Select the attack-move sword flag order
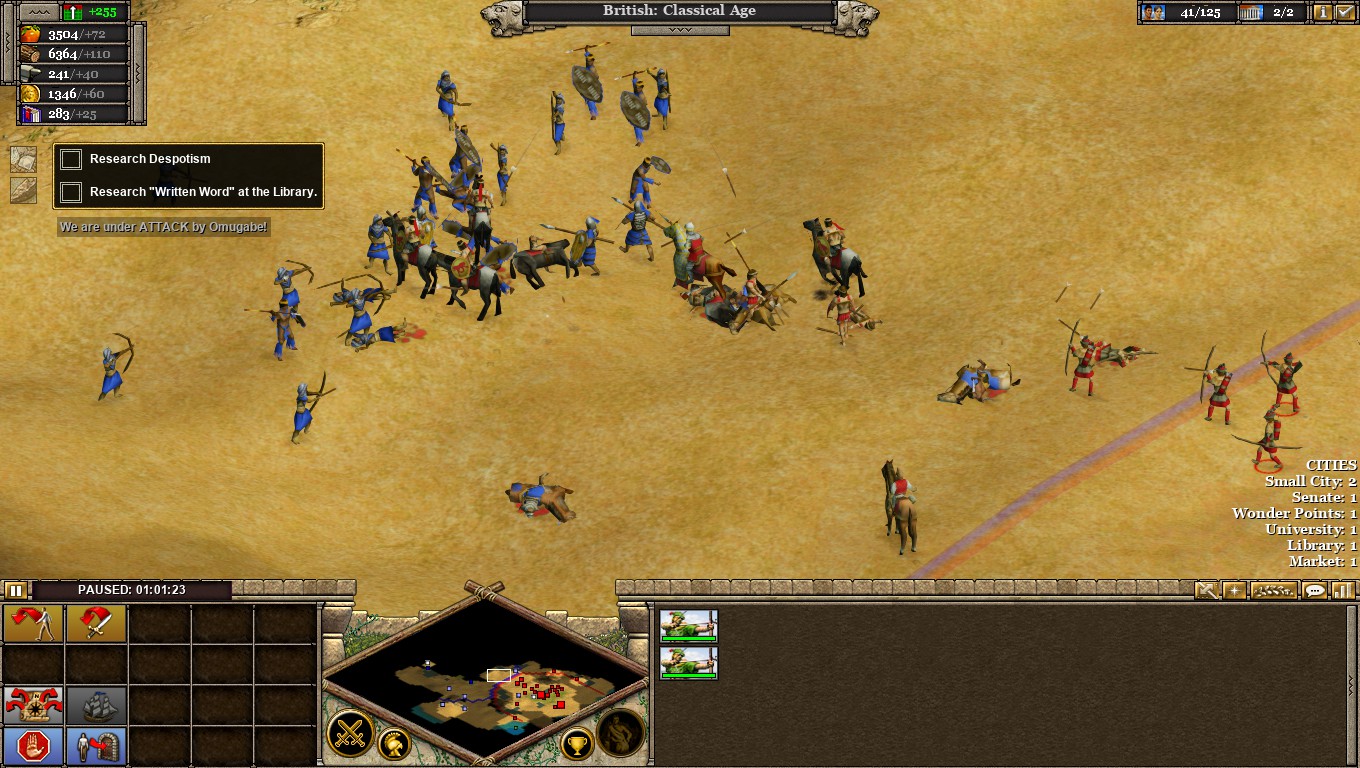Screen dimensions: 1360x768 (x=96, y=623)
